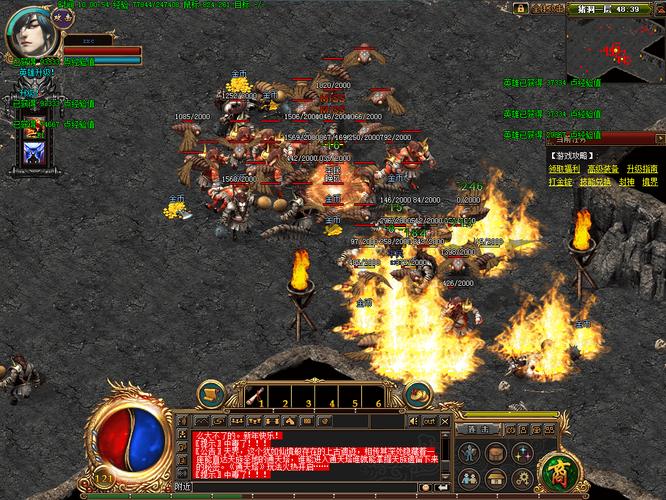This screenshot has width=666, height=500.
Task: Open the 升级指南 guide link
Action: 642,169
